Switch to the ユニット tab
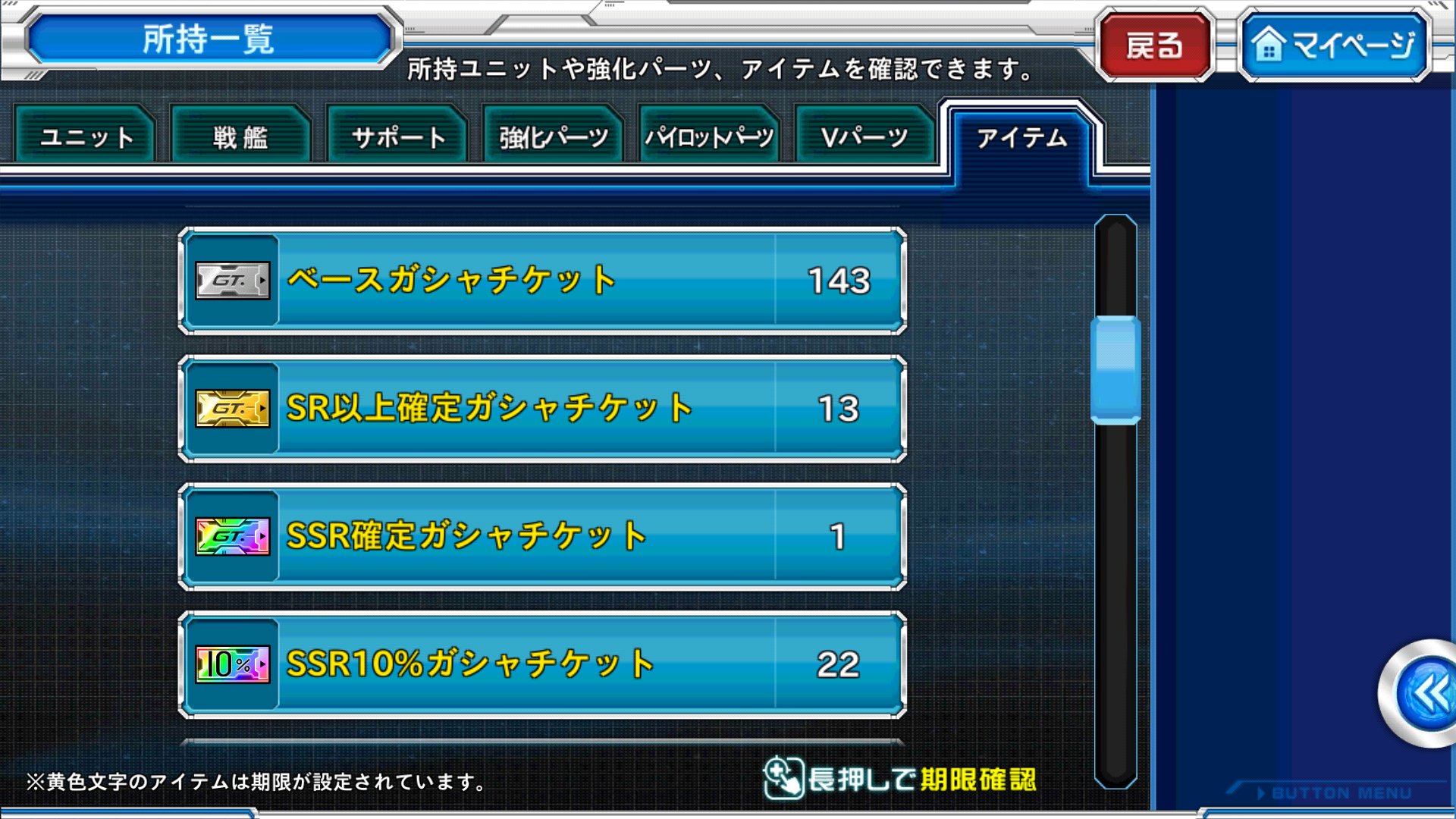This screenshot has height=819, width=1456. 86,137
